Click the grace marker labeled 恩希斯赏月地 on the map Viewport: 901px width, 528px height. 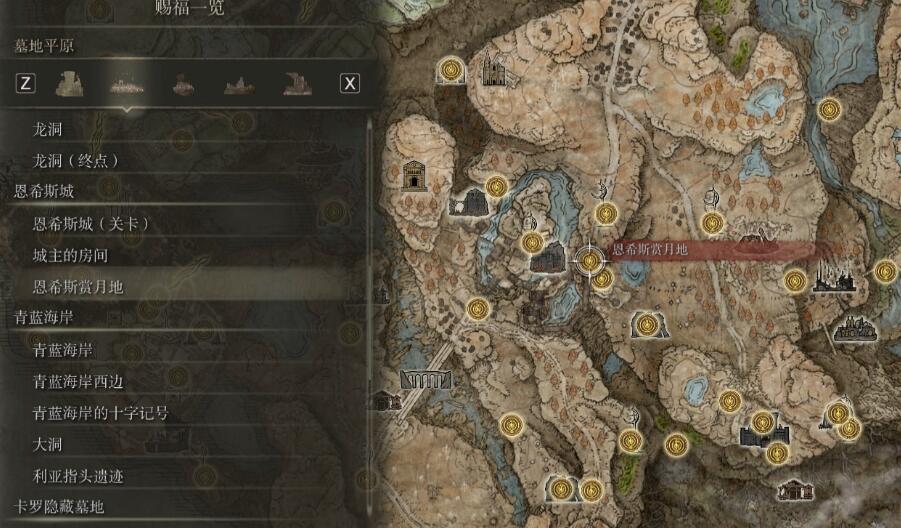point(590,261)
